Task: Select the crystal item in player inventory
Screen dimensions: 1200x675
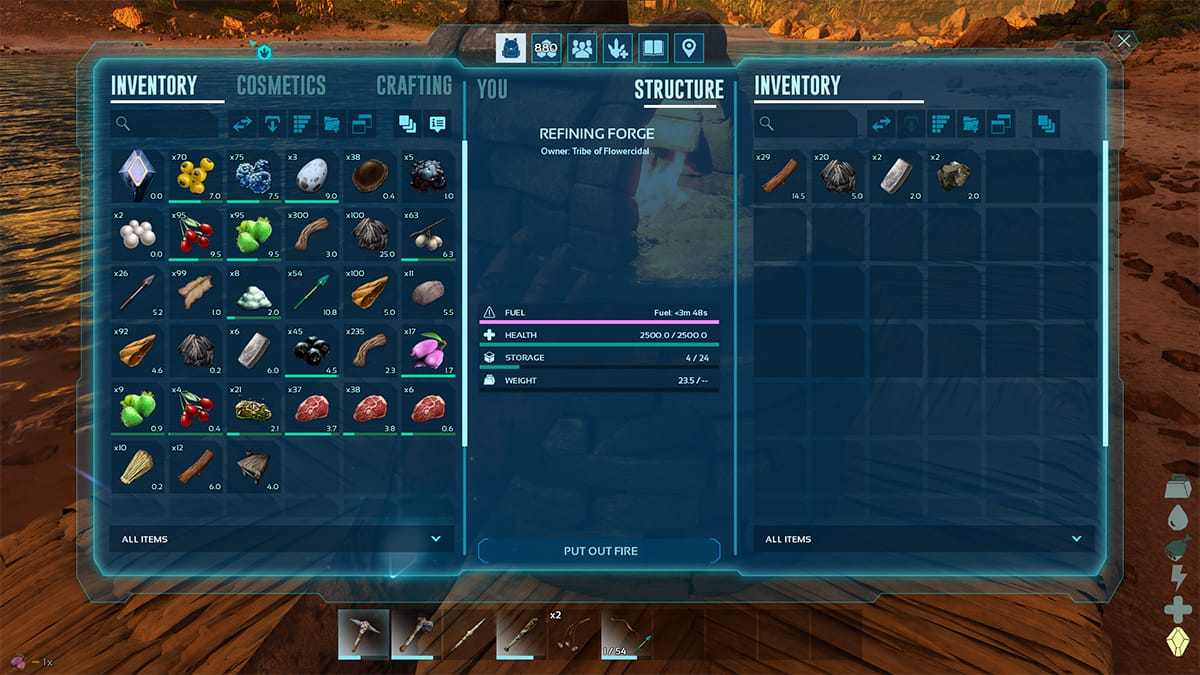Action: point(138,176)
